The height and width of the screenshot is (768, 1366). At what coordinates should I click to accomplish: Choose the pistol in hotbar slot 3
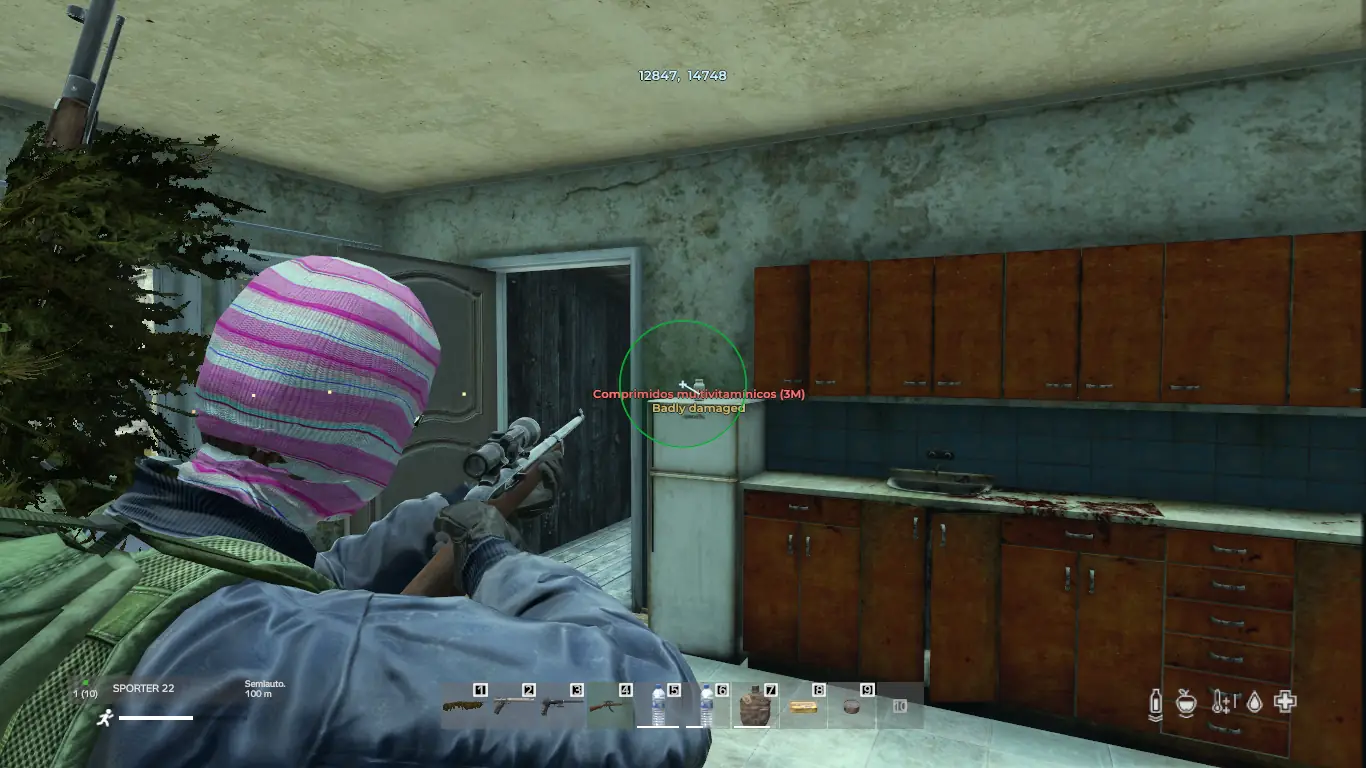pos(562,706)
